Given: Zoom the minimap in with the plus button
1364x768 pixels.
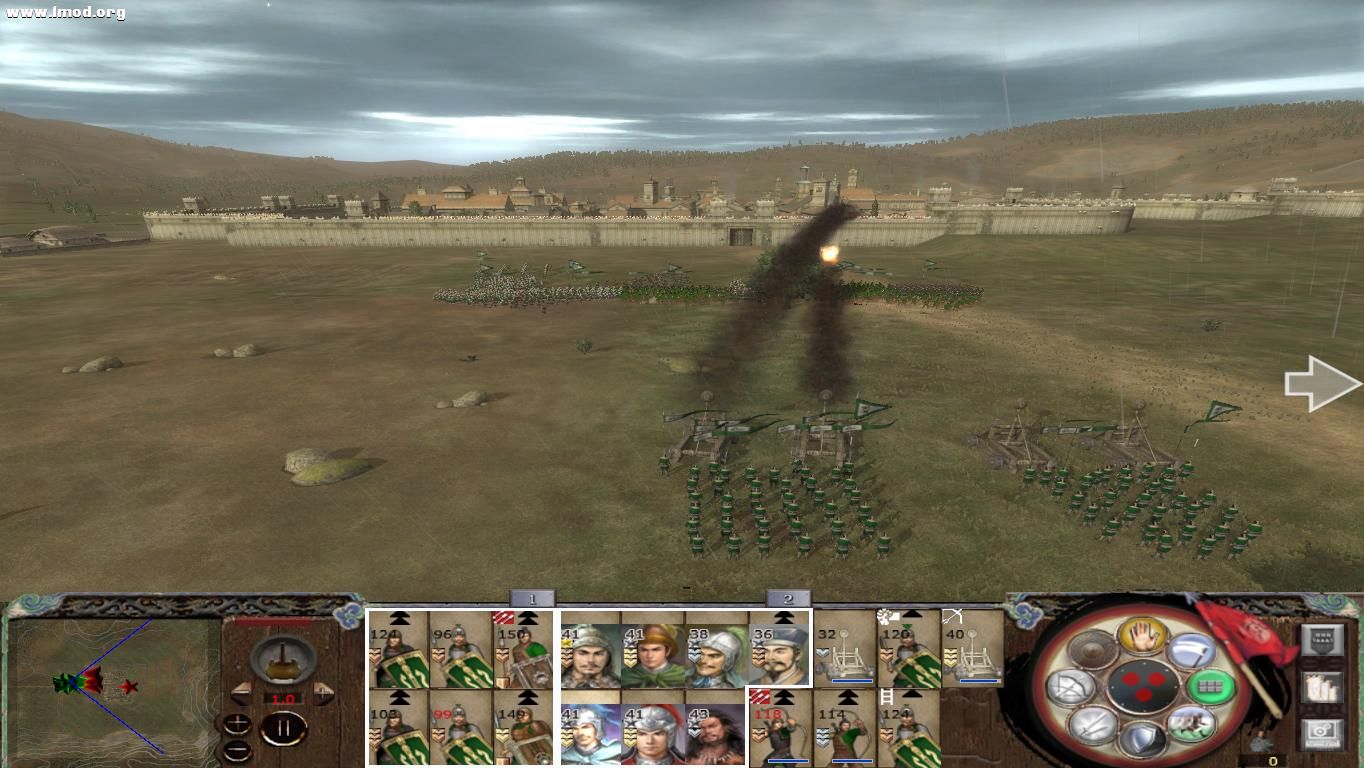Looking at the screenshot, I should click(237, 724).
